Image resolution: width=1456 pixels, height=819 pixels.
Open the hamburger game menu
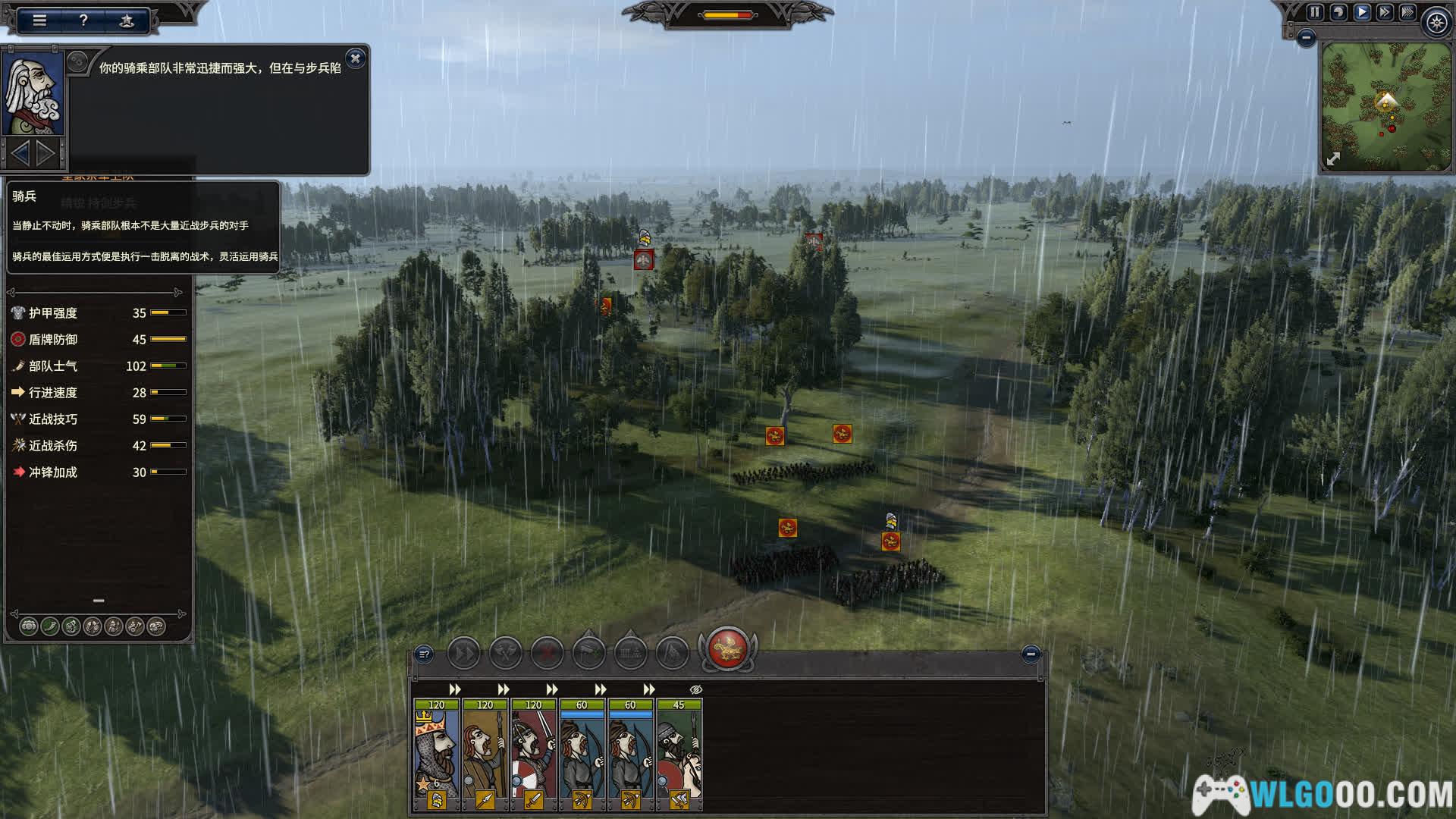[39, 20]
